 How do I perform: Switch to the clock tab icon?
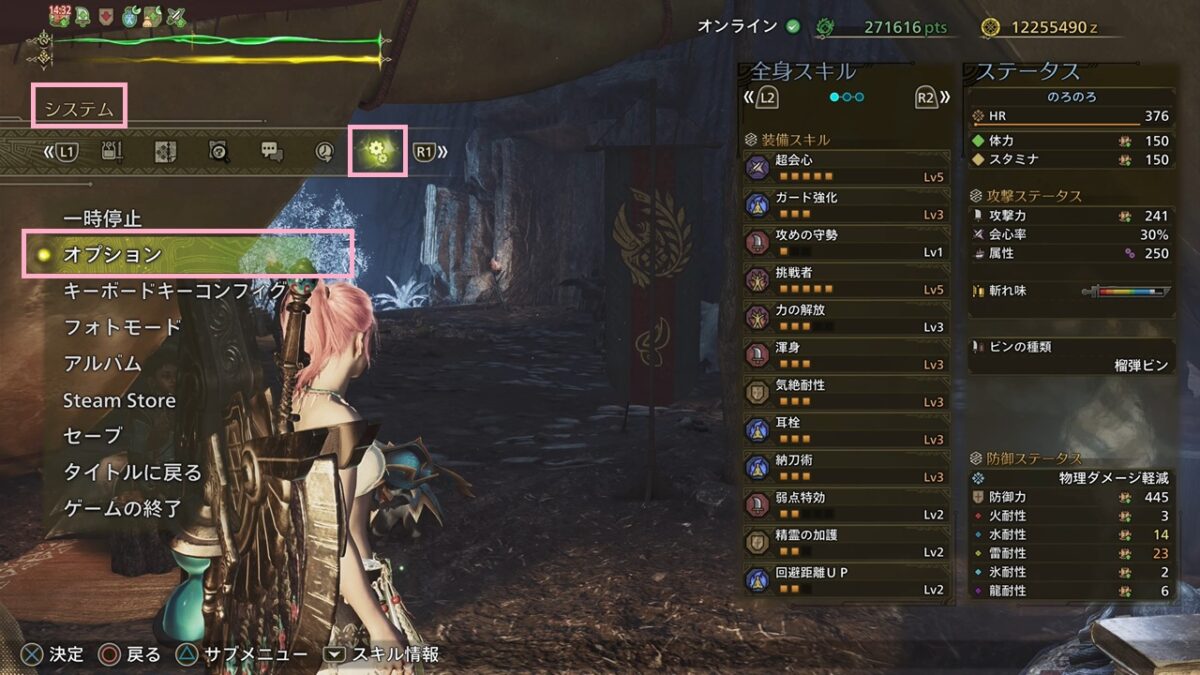[324, 152]
